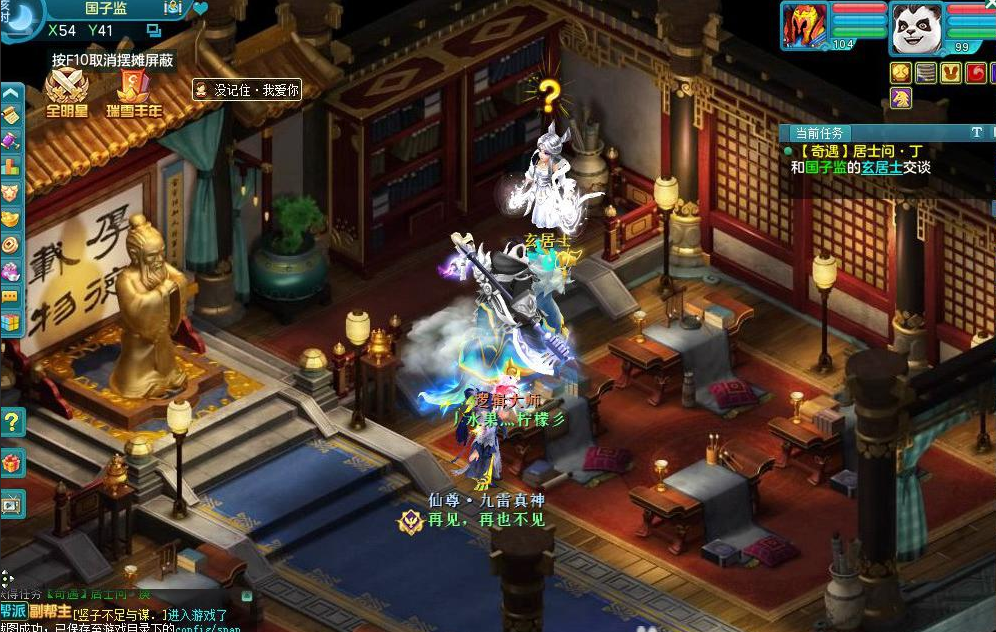The image size is (996, 632).
Task: Open the 当前任务 quest tab
Action: tap(819, 133)
